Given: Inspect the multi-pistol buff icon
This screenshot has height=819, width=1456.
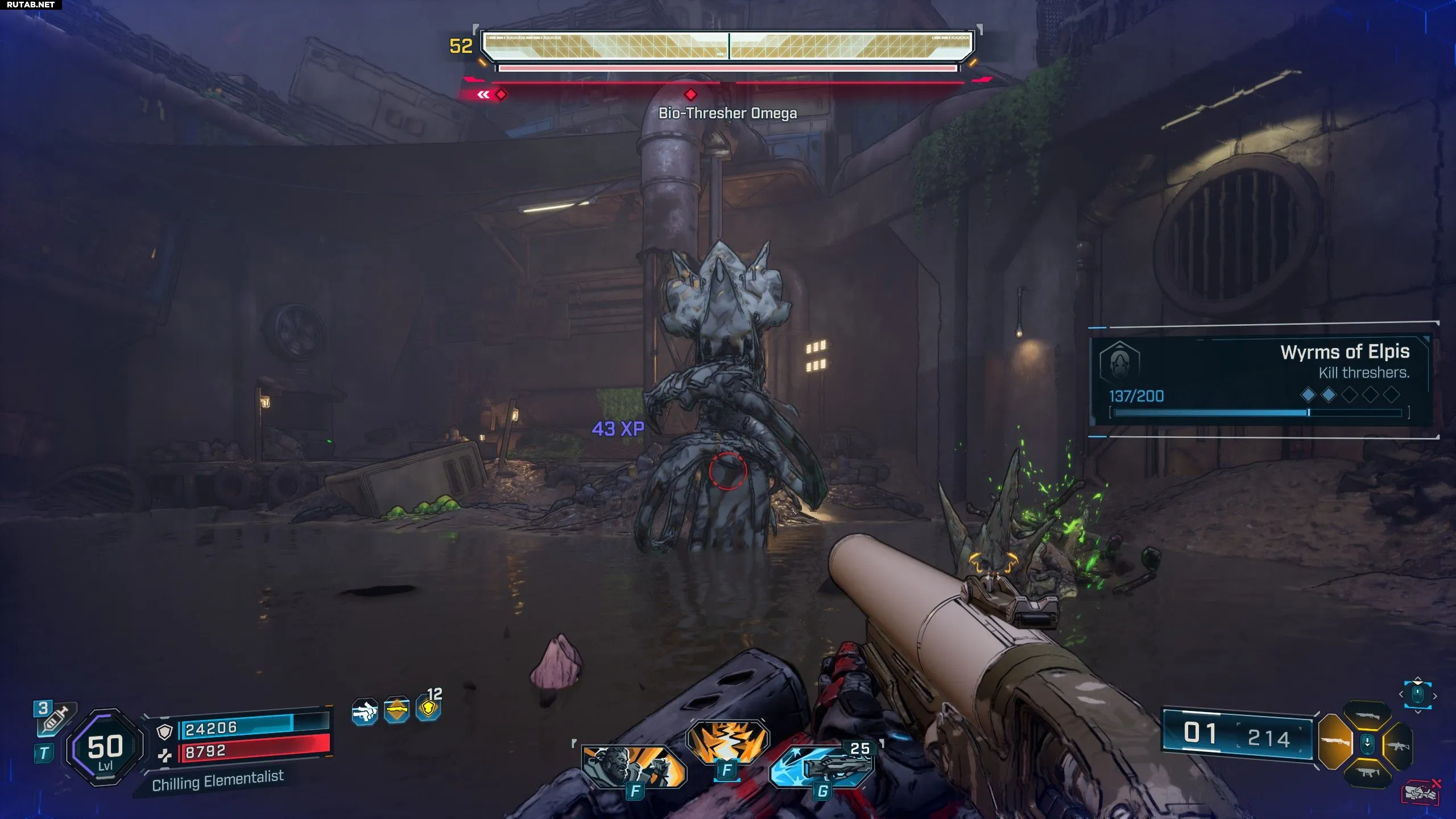Looking at the screenshot, I should tap(365, 712).
